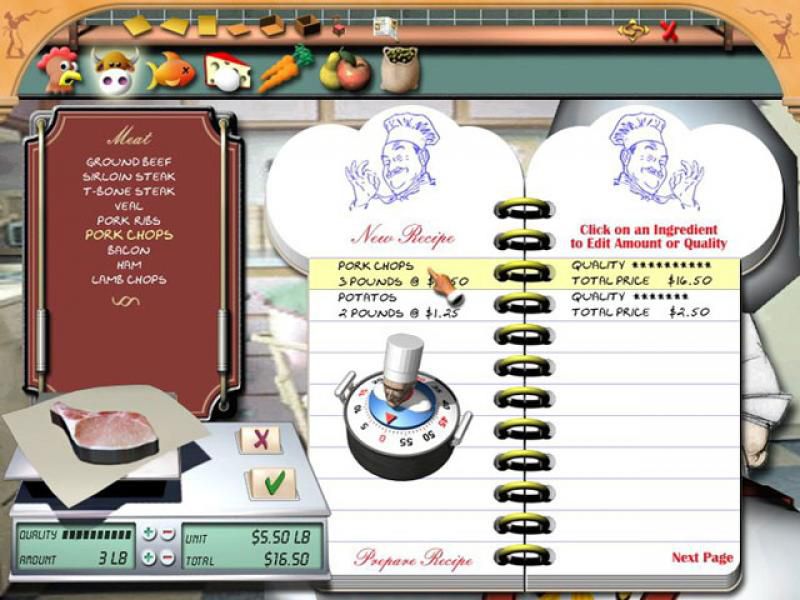Switch to the cheese and dairy category
Viewport: 800px width, 600px height.
point(227,70)
